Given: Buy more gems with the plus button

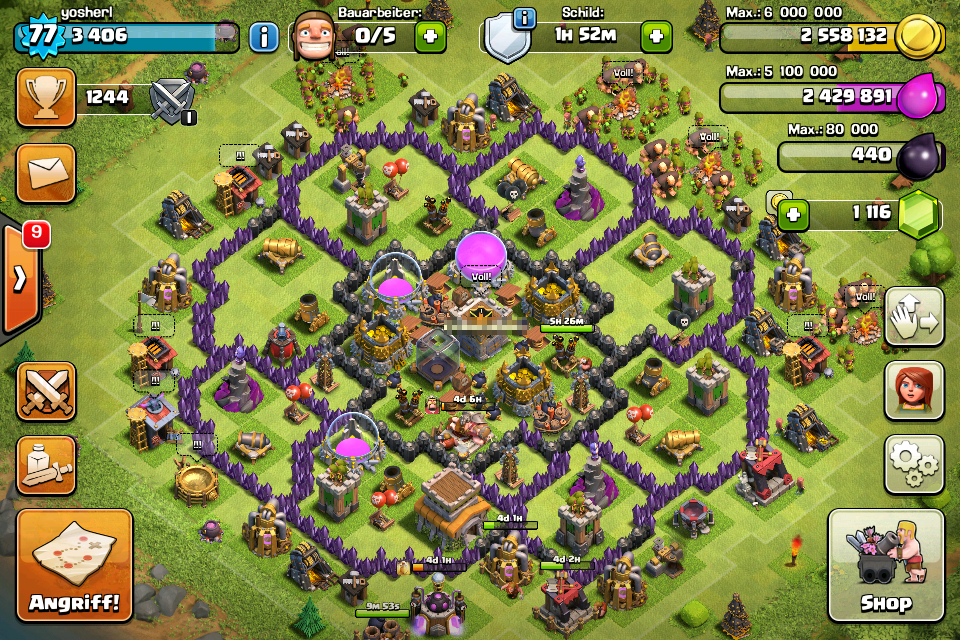Looking at the screenshot, I should (793, 215).
